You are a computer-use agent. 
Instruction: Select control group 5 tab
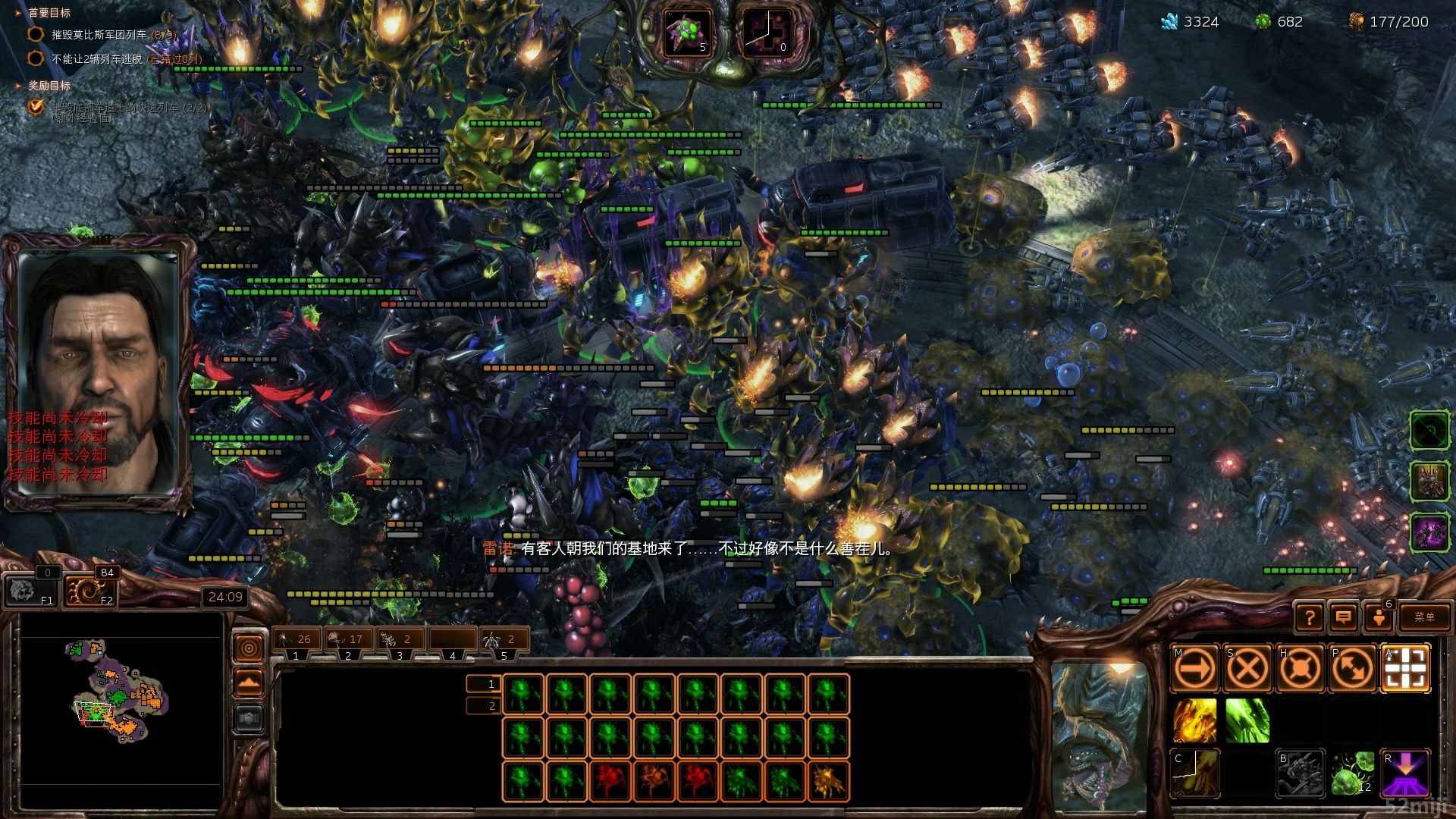tap(503, 639)
